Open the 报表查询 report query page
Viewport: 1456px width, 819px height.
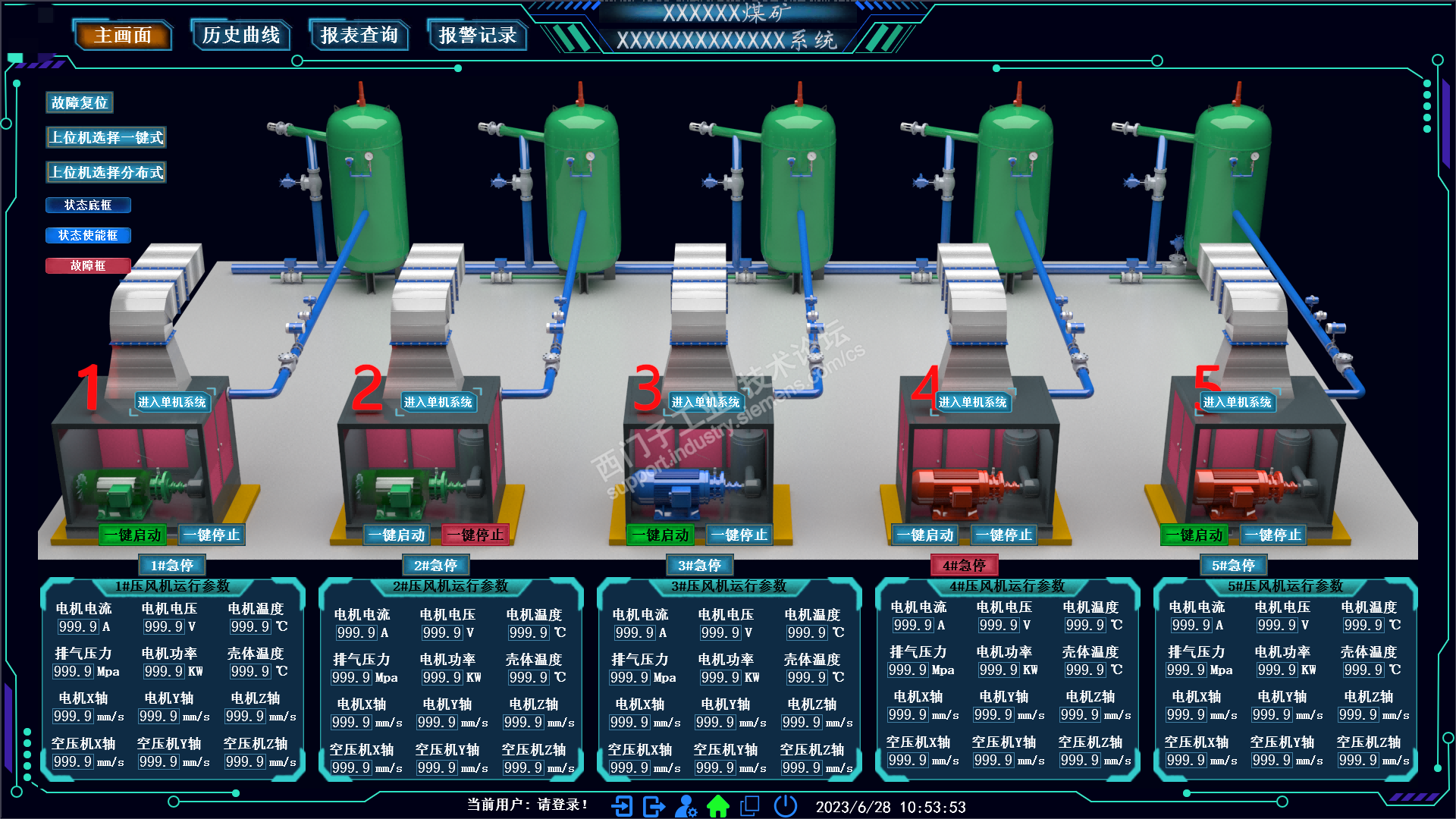[x=359, y=36]
